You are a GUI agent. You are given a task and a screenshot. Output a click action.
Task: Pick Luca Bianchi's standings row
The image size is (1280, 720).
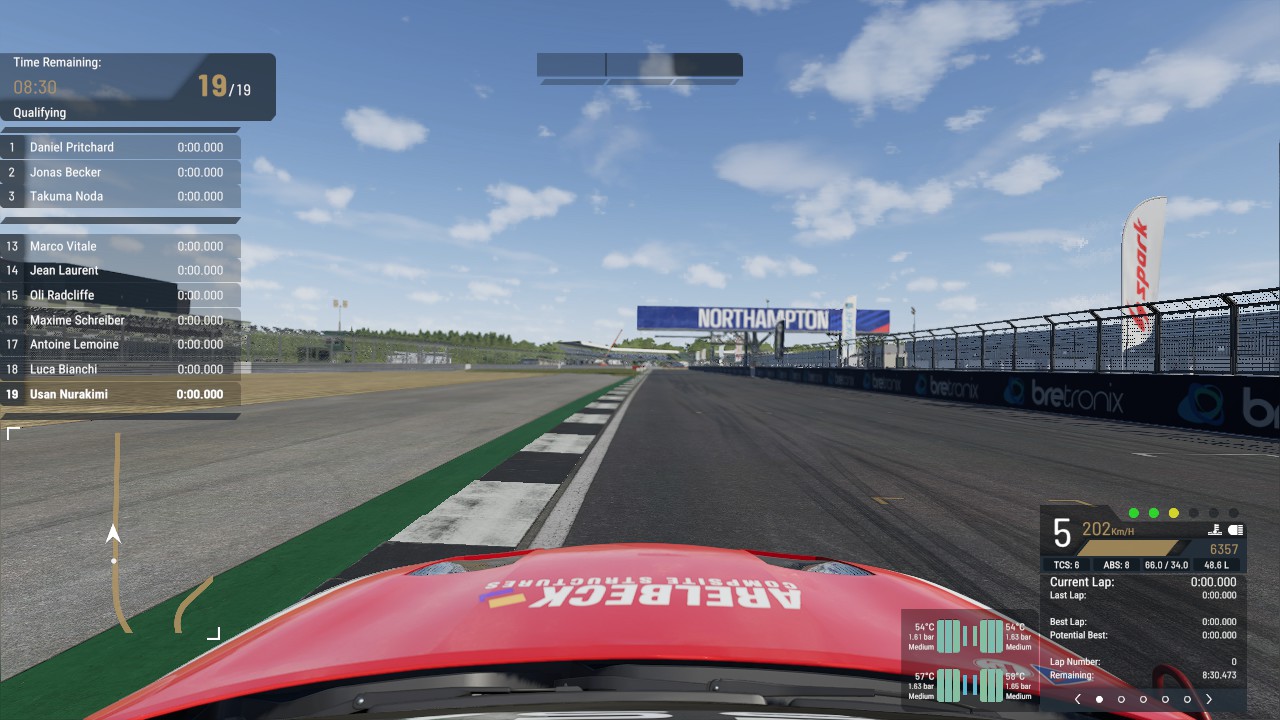click(120, 369)
